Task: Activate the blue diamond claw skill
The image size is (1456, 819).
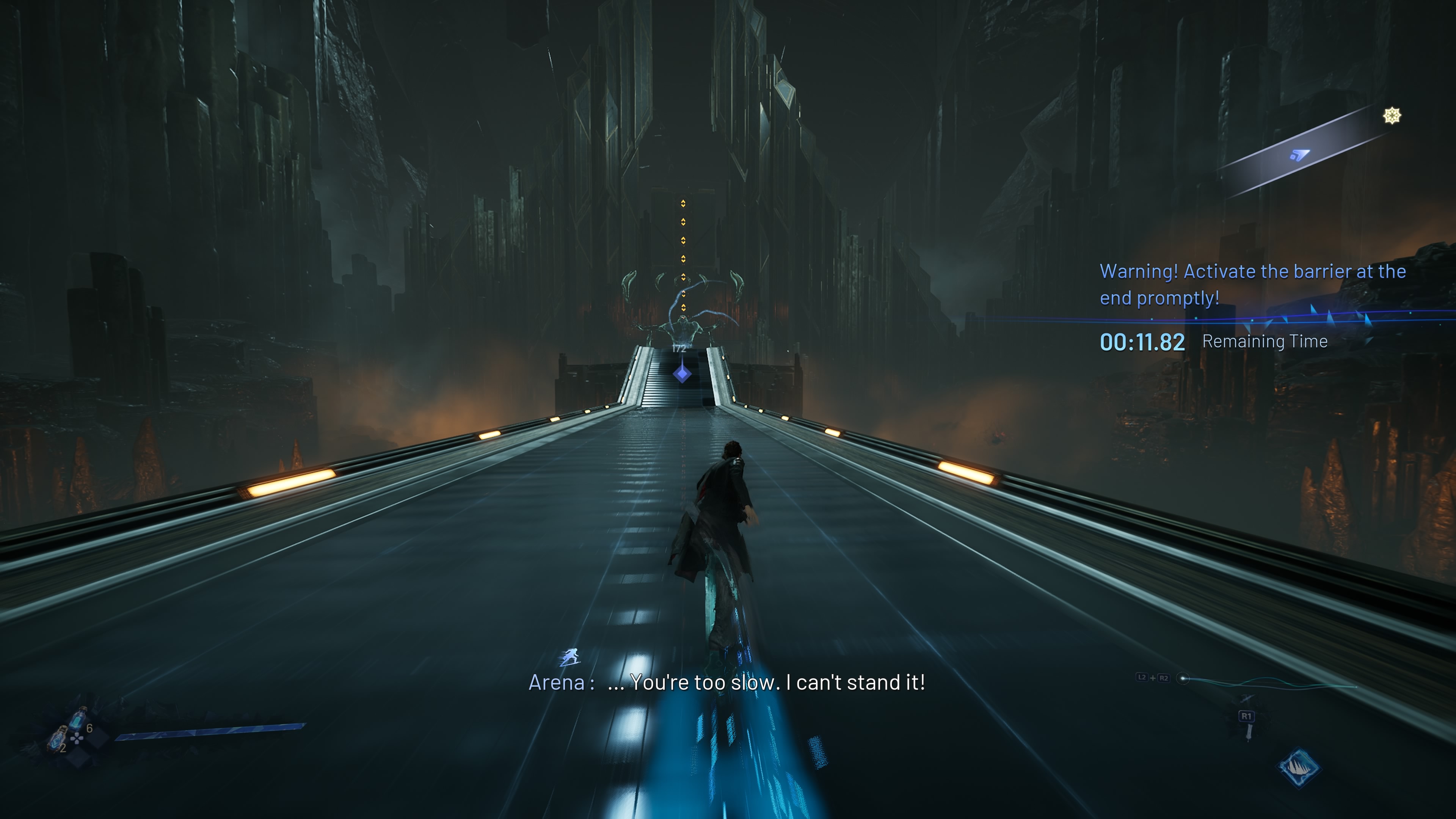Action: [x=1298, y=767]
